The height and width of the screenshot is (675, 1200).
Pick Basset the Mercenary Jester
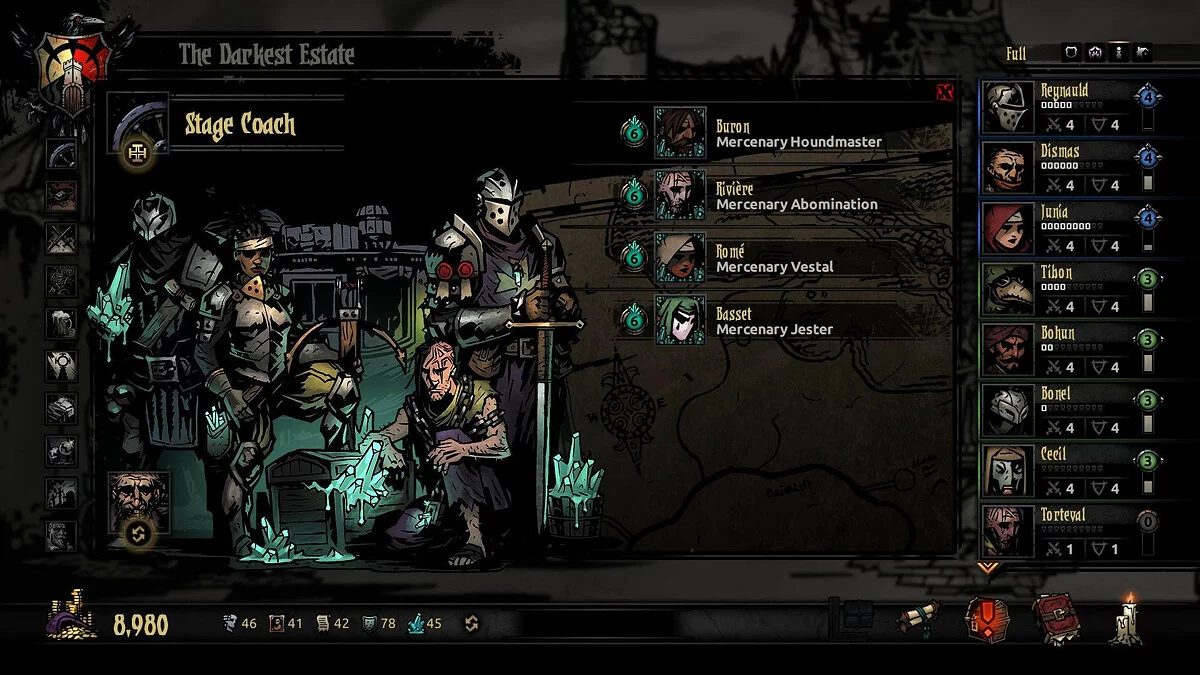pyautogui.click(x=680, y=319)
